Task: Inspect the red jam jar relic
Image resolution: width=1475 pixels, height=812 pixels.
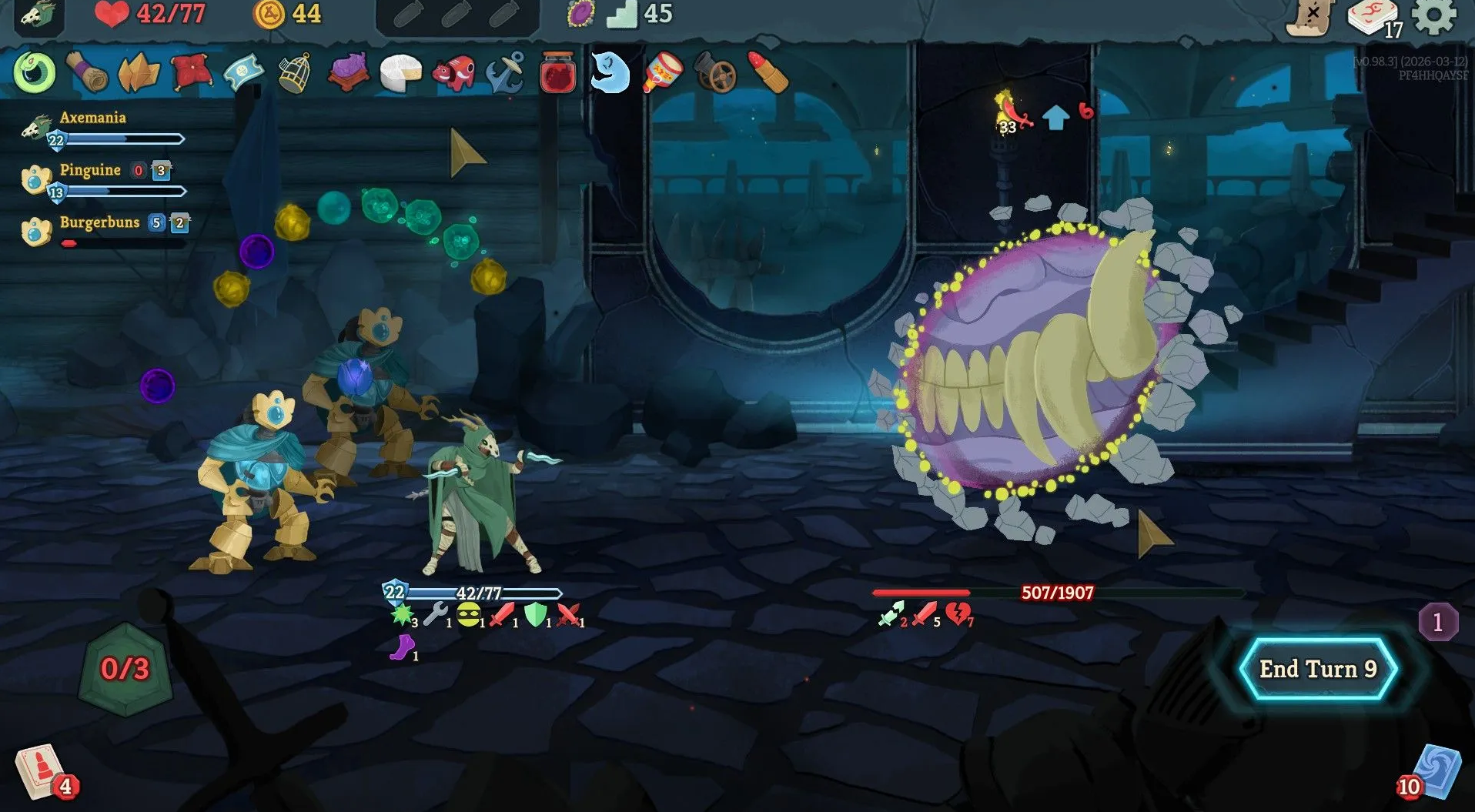Action: pos(557,74)
